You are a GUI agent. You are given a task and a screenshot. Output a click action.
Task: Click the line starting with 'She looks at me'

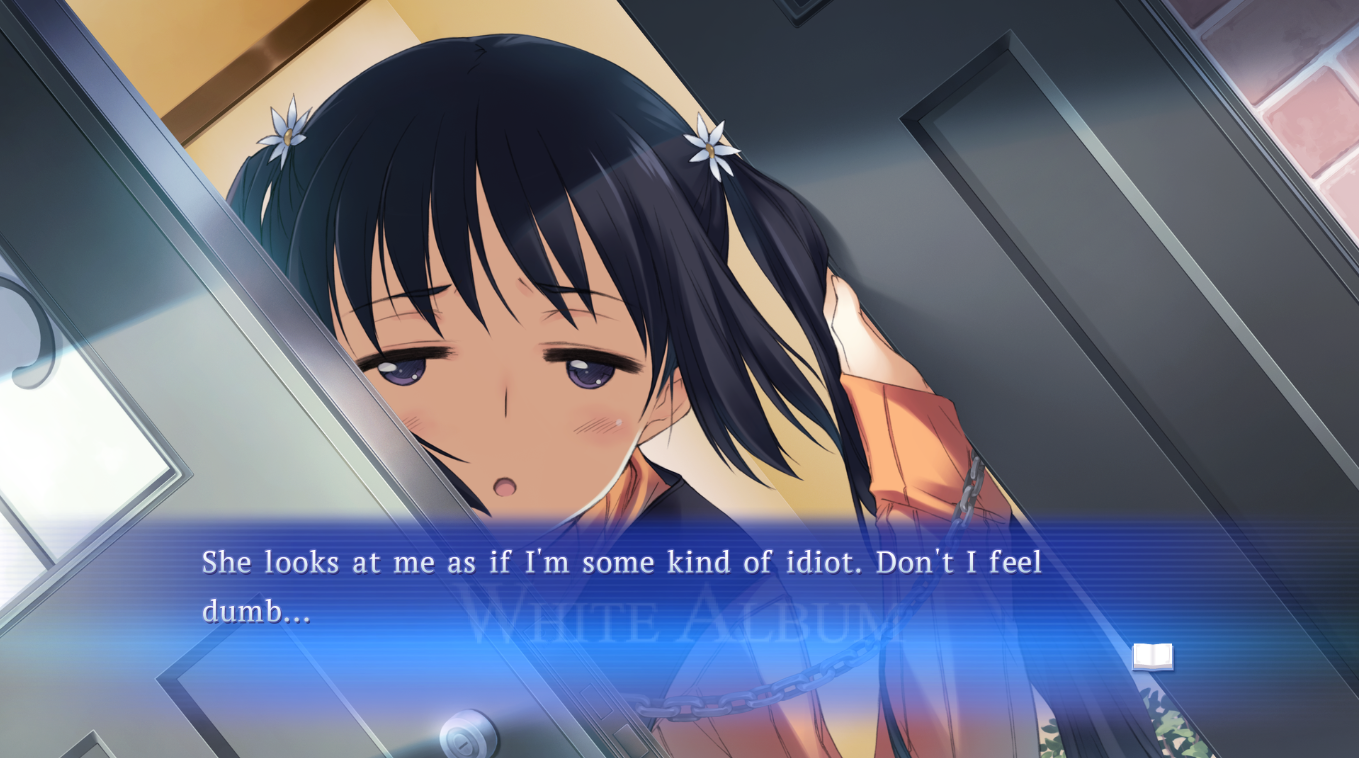pos(620,562)
